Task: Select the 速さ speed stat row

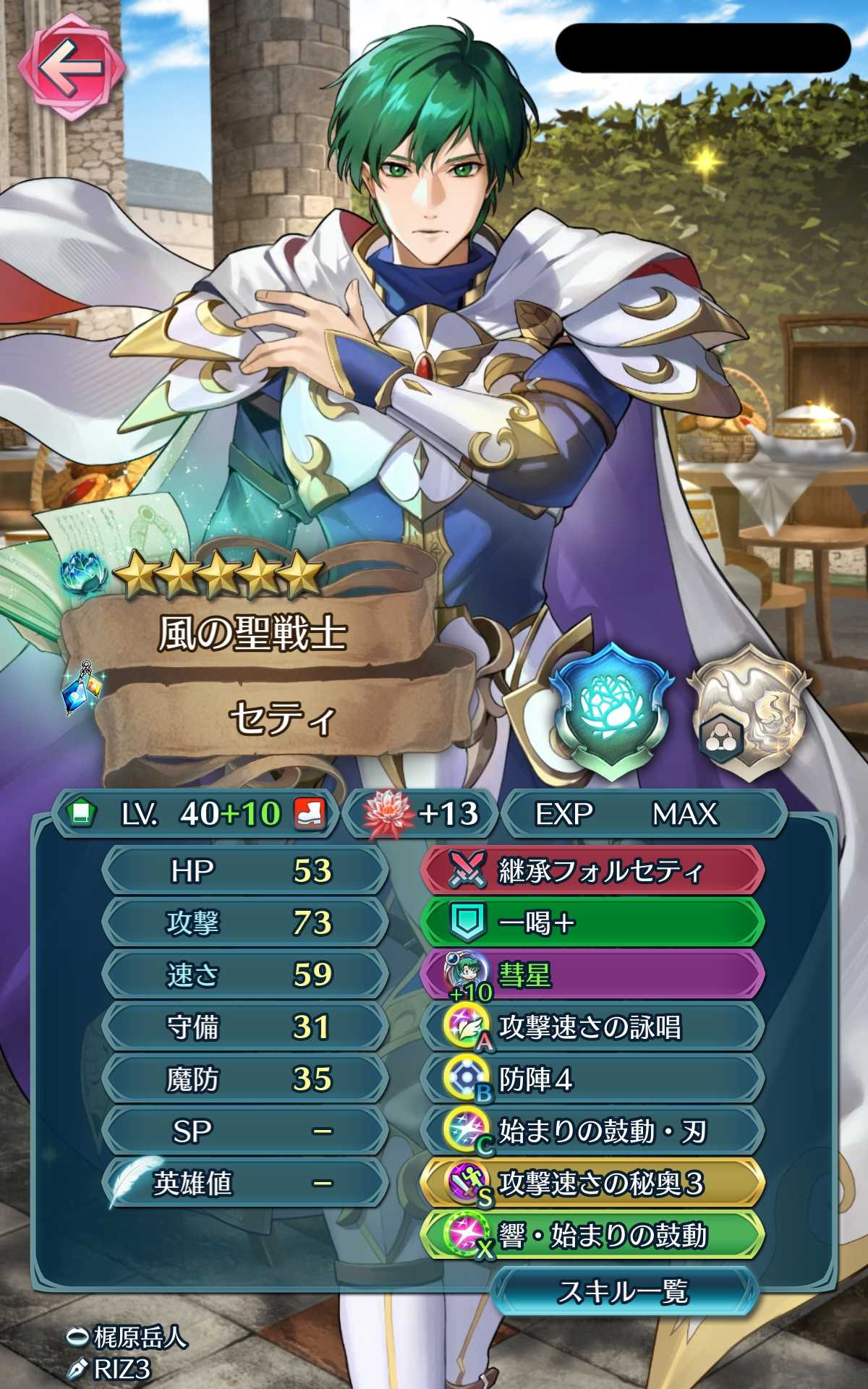Action: click(x=244, y=975)
